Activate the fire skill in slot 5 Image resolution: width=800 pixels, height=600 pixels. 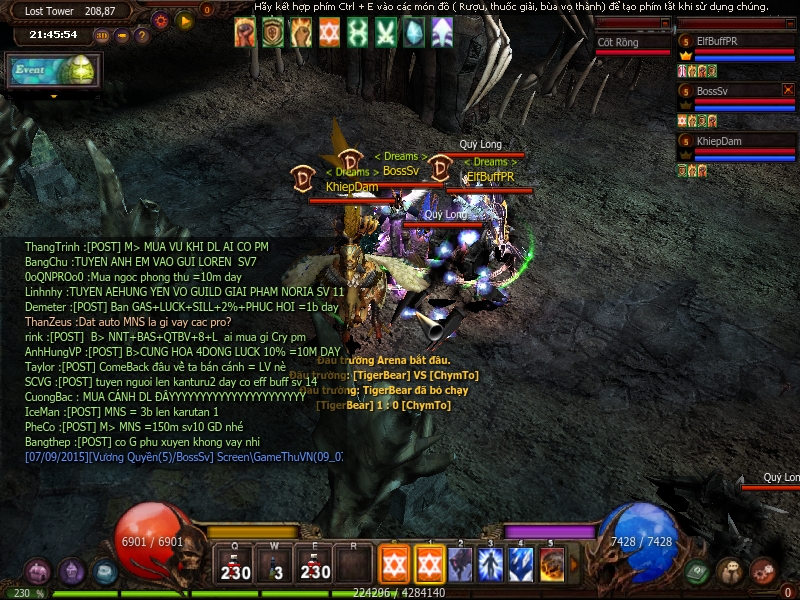click(551, 564)
